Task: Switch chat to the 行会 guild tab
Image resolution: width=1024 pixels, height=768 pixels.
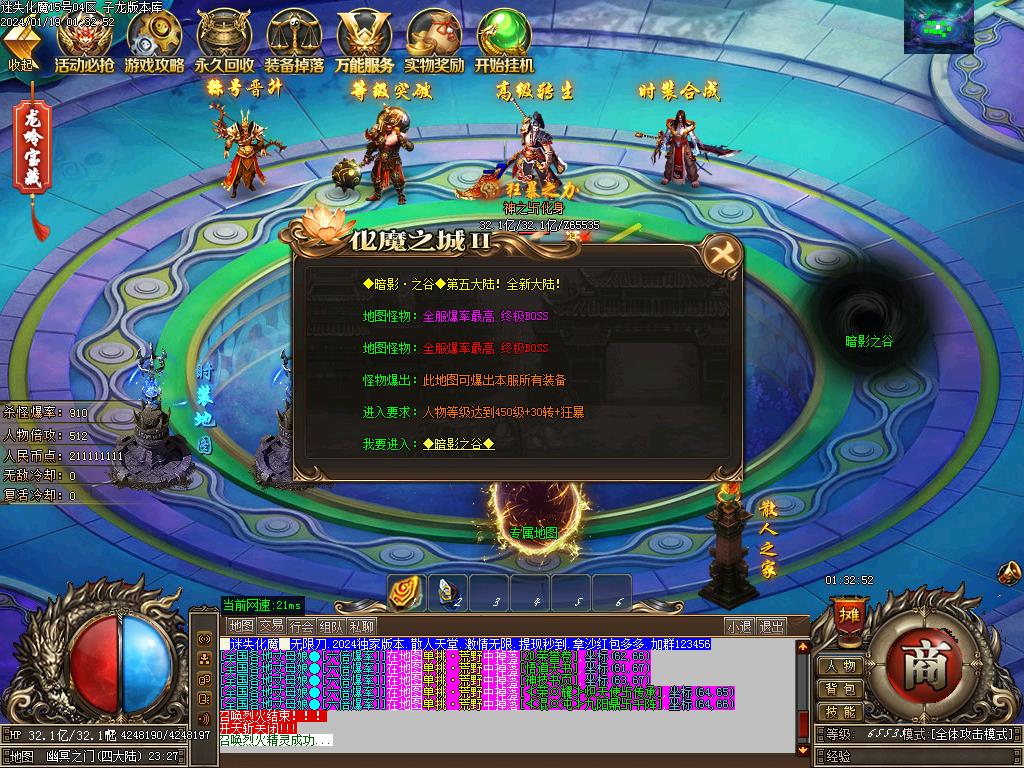Action: (x=302, y=626)
